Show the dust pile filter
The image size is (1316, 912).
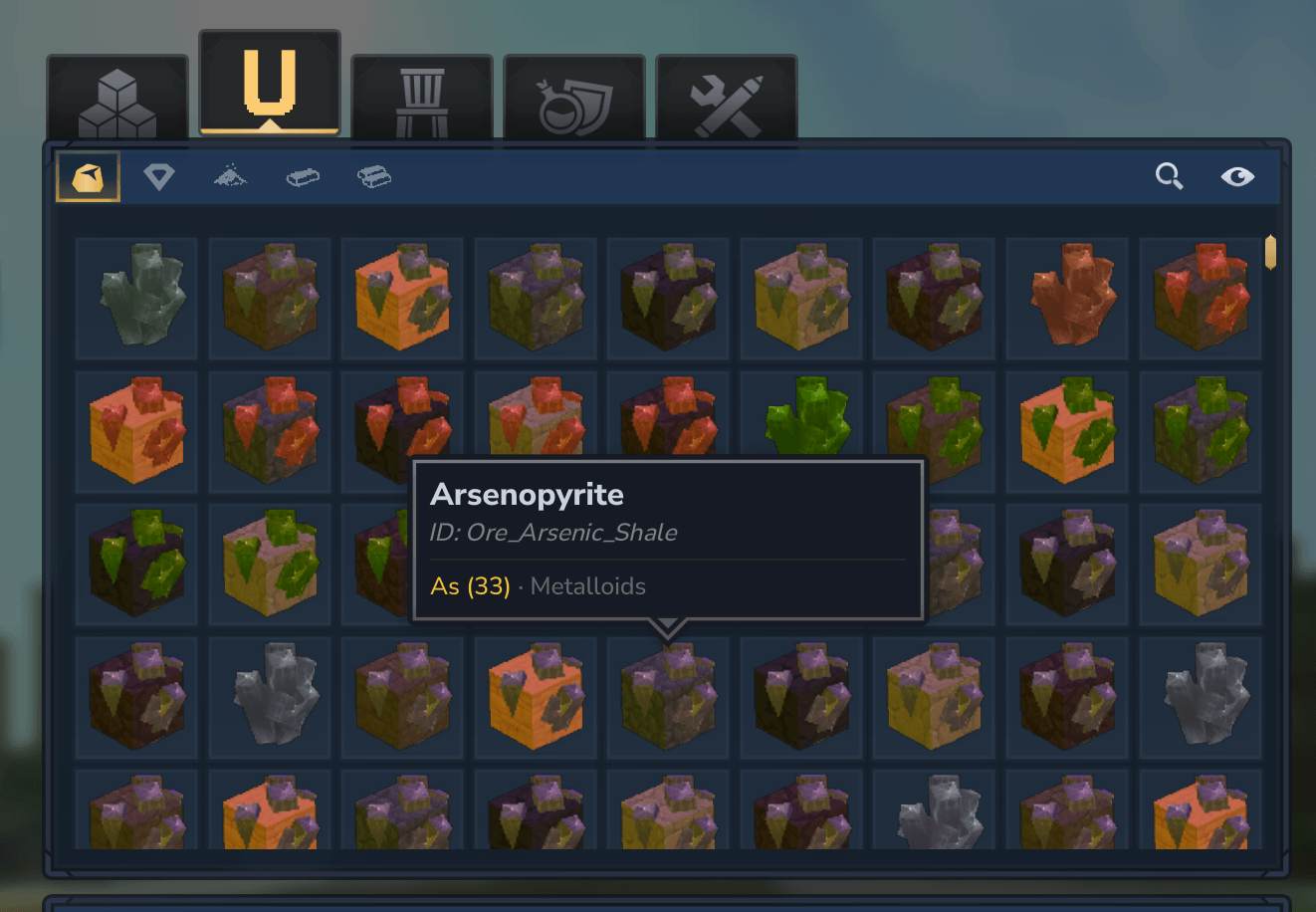(231, 177)
